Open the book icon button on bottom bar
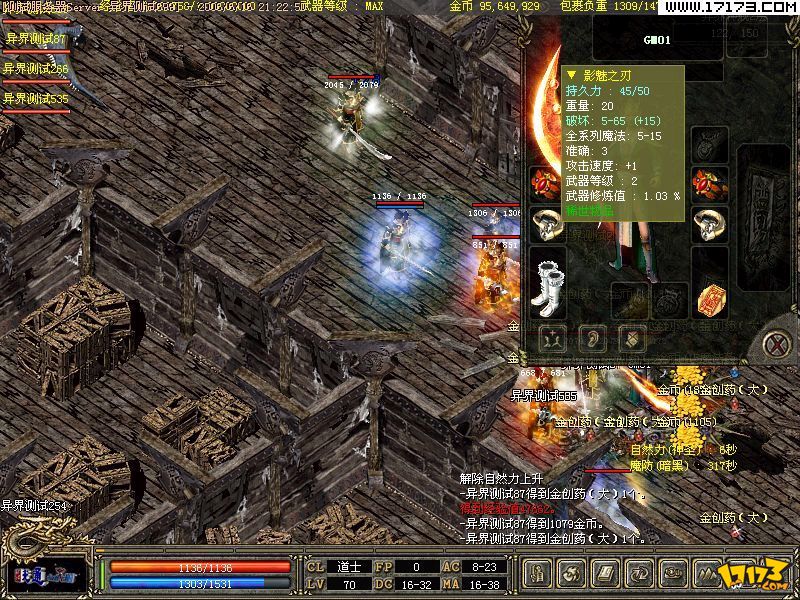 click(607, 574)
